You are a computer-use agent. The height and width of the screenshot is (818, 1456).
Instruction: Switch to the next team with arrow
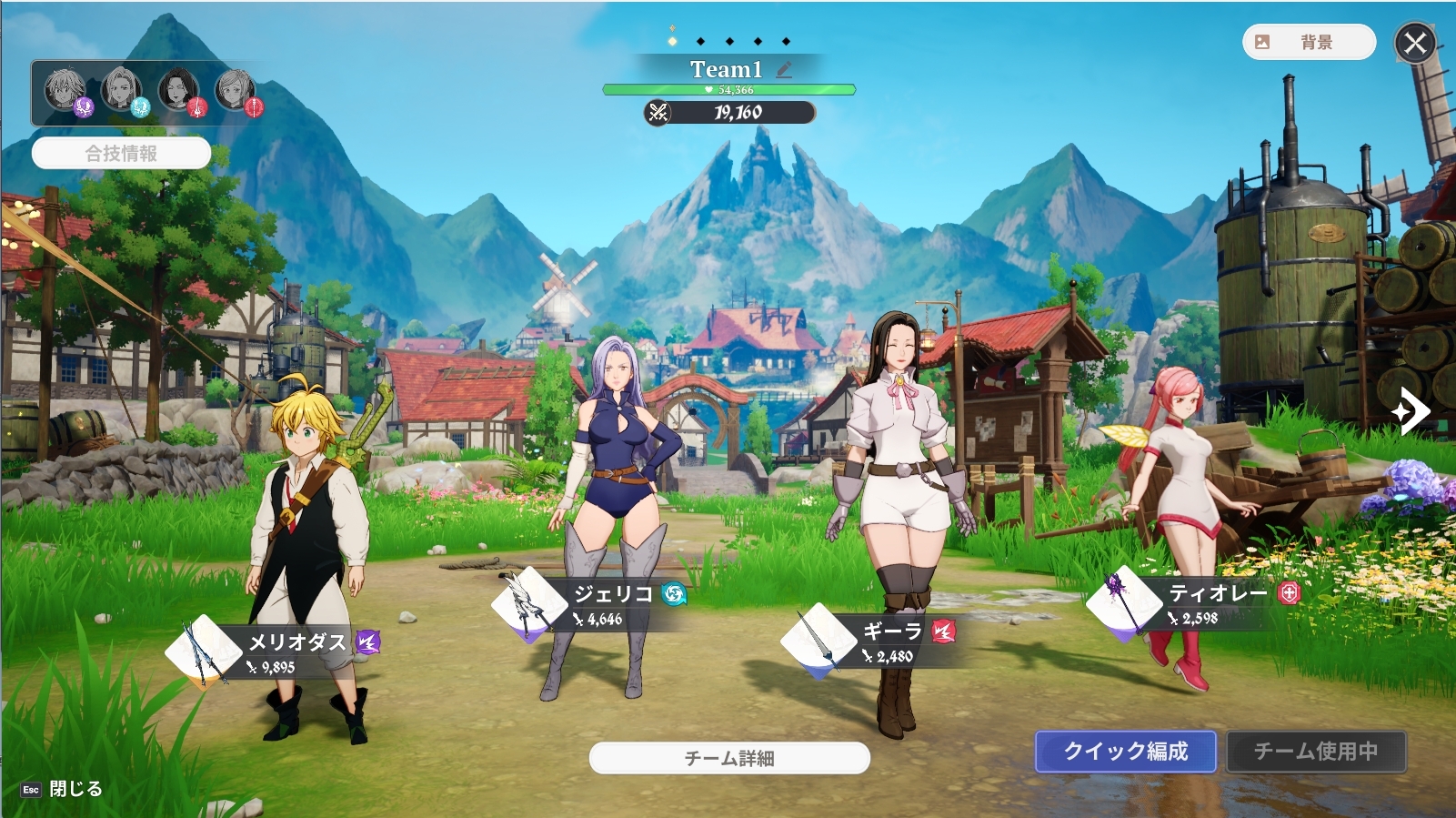tap(1410, 411)
